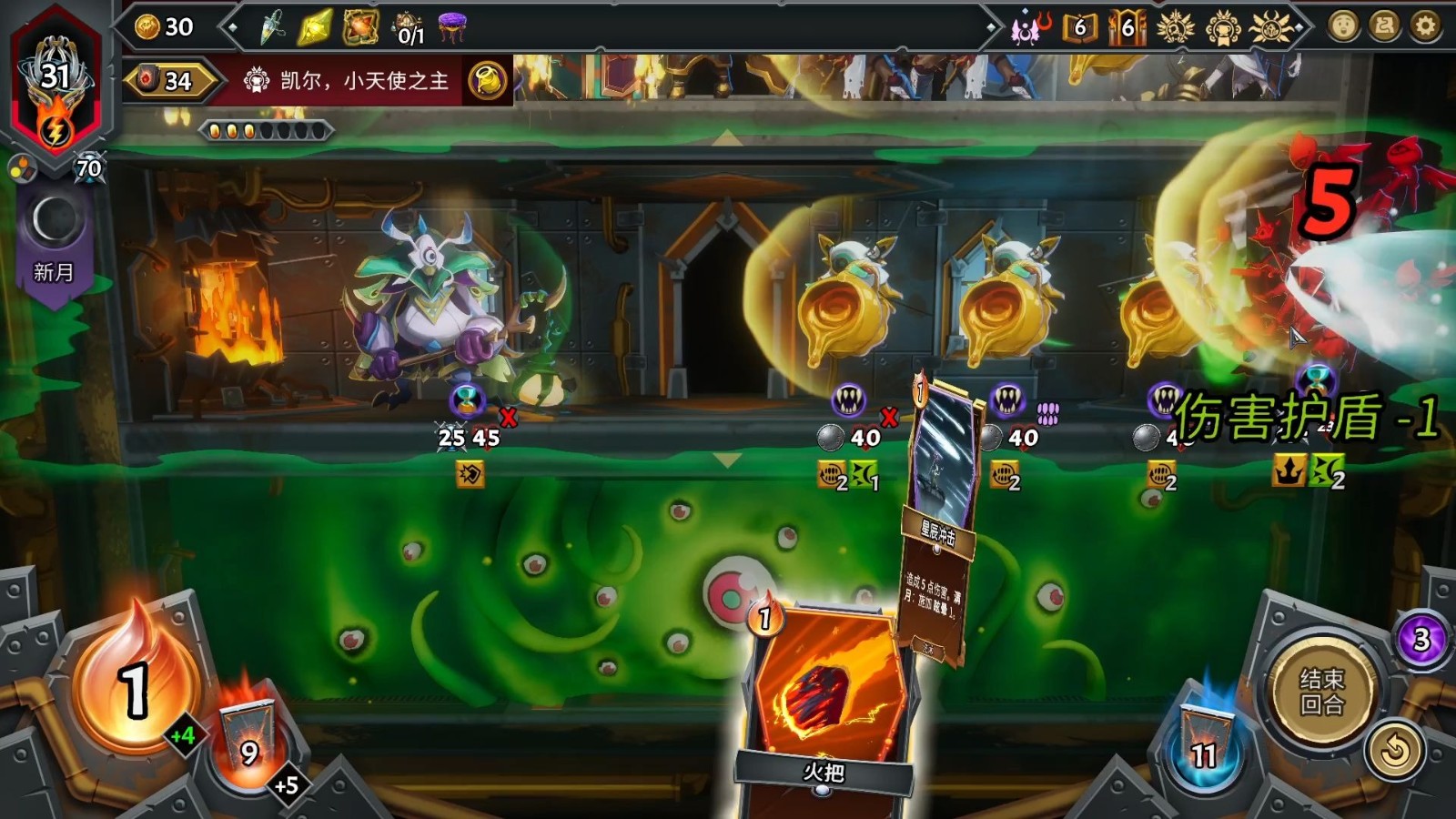End the turn with 结束回合 button
Viewport: 1456px width, 819px height.
[1321, 692]
